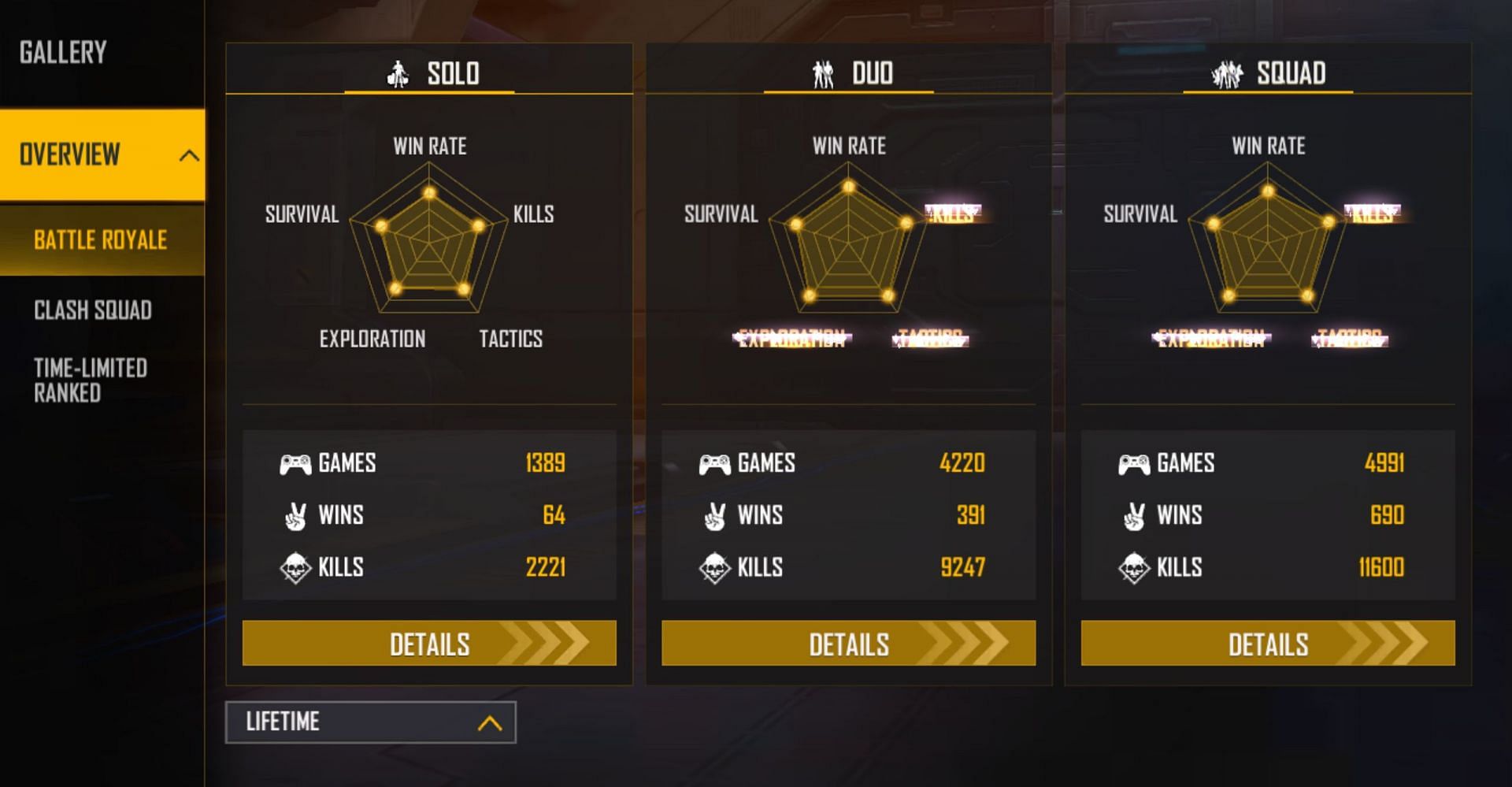View Solo mode details
Screen dimensions: 1512x787
click(x=429, y=644)
